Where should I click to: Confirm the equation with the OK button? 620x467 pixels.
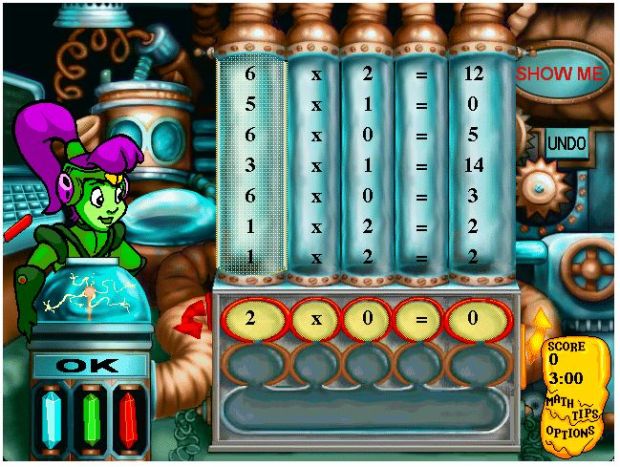pyautogui.click(x=87, y=366)
